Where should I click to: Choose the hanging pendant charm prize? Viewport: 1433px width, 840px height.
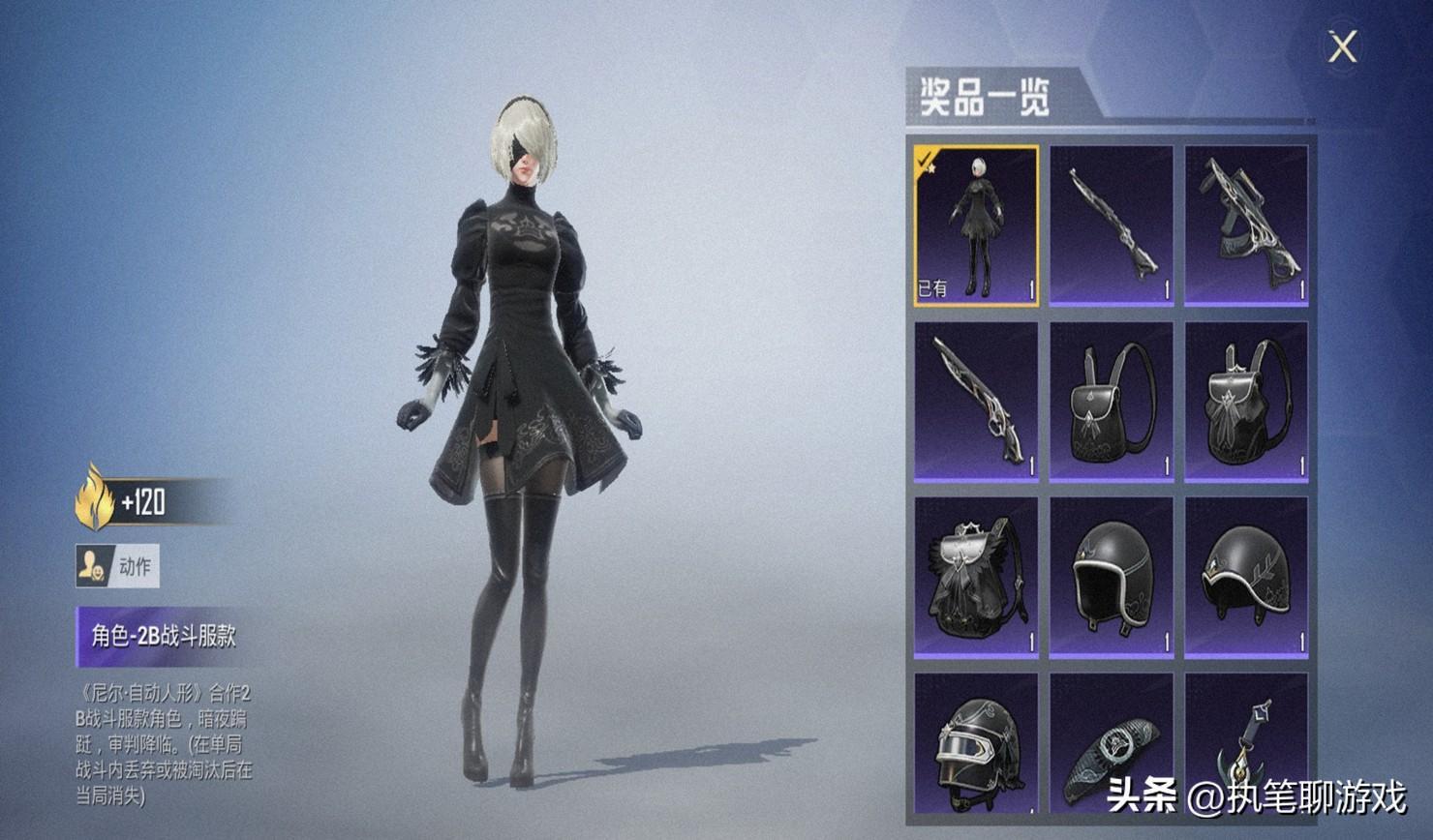point(1246,745)
